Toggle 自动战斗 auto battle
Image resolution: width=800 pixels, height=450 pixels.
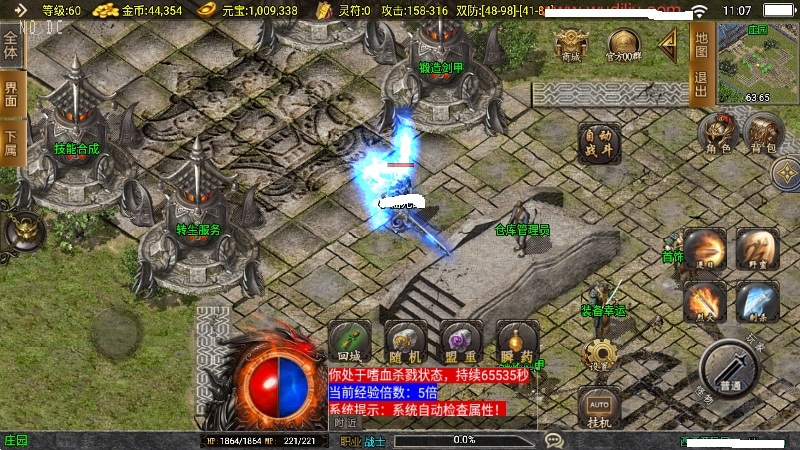(x=598, y=142)
